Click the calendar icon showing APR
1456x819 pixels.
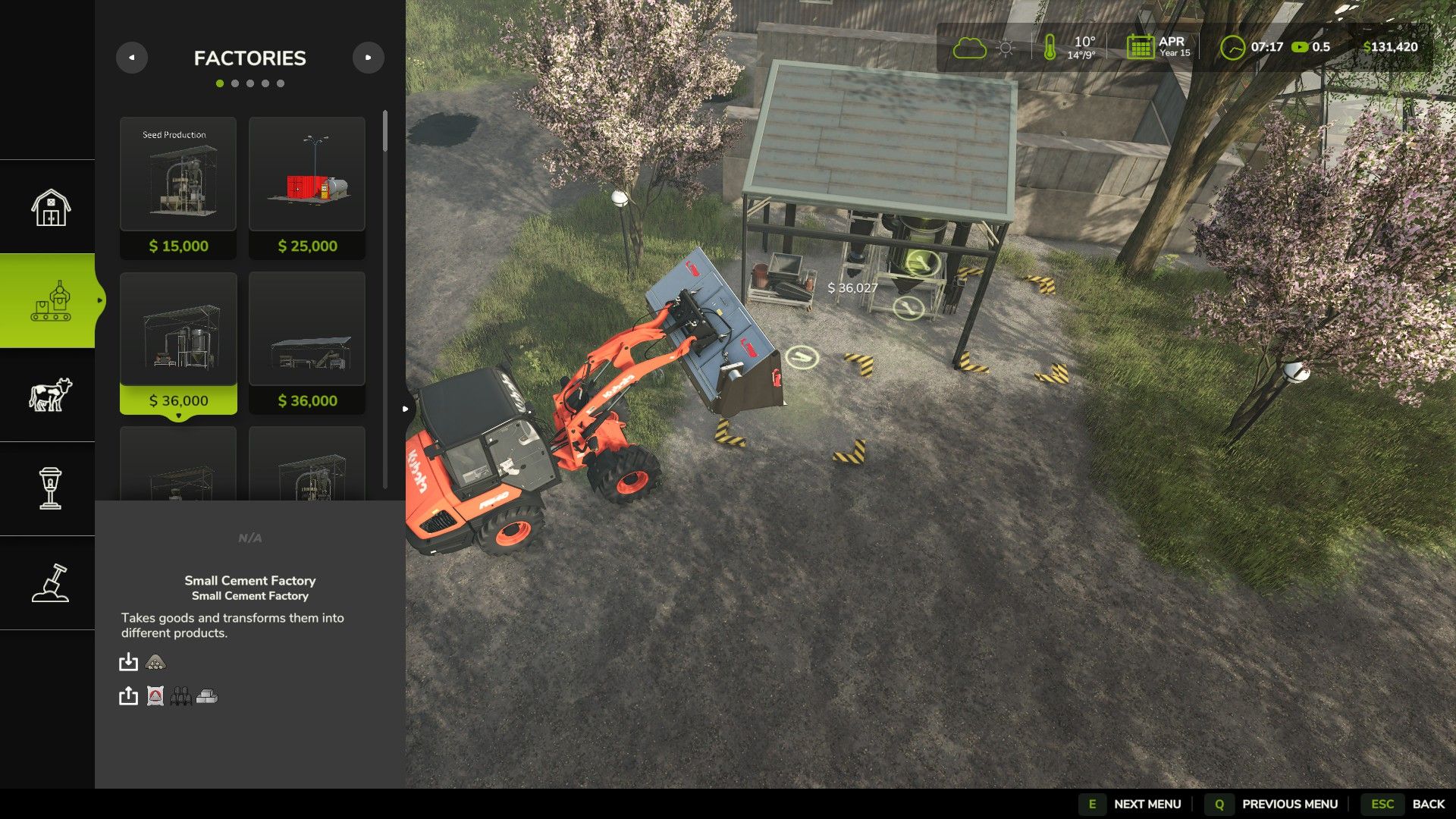1140,47
